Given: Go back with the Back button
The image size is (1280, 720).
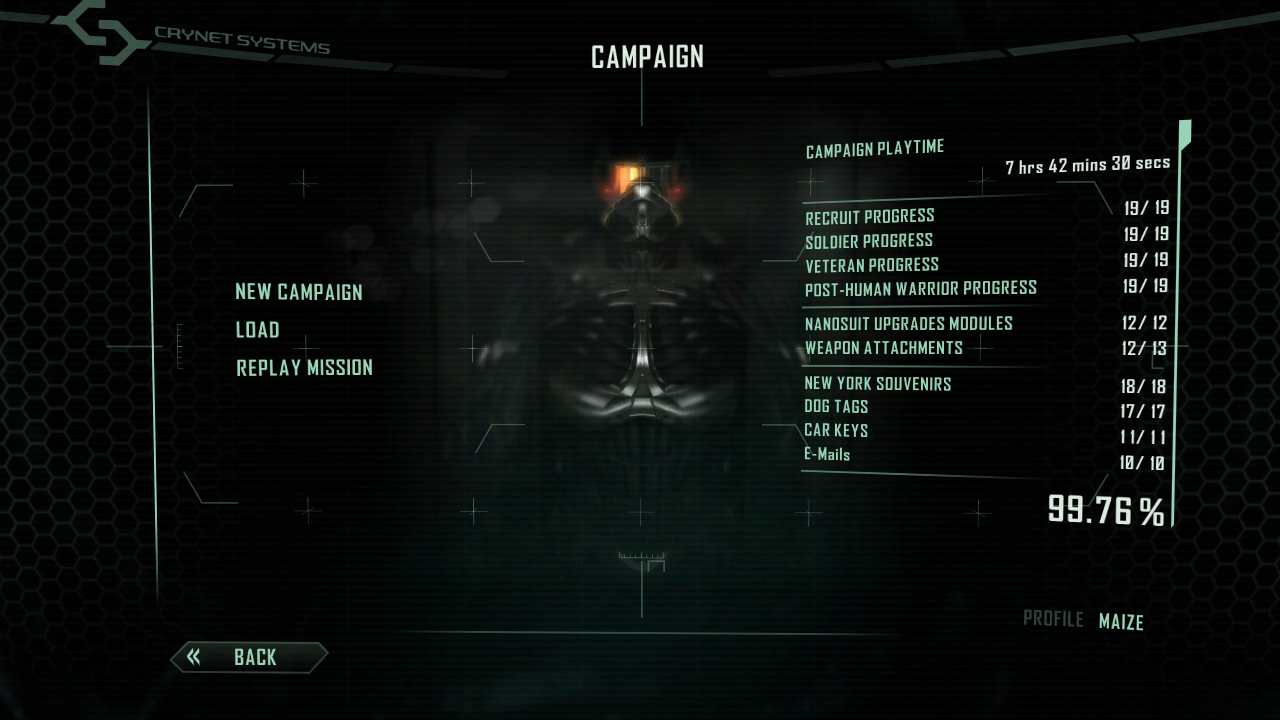Looking at the screenshot, I should pyautogui.click(x=249, y=657).
